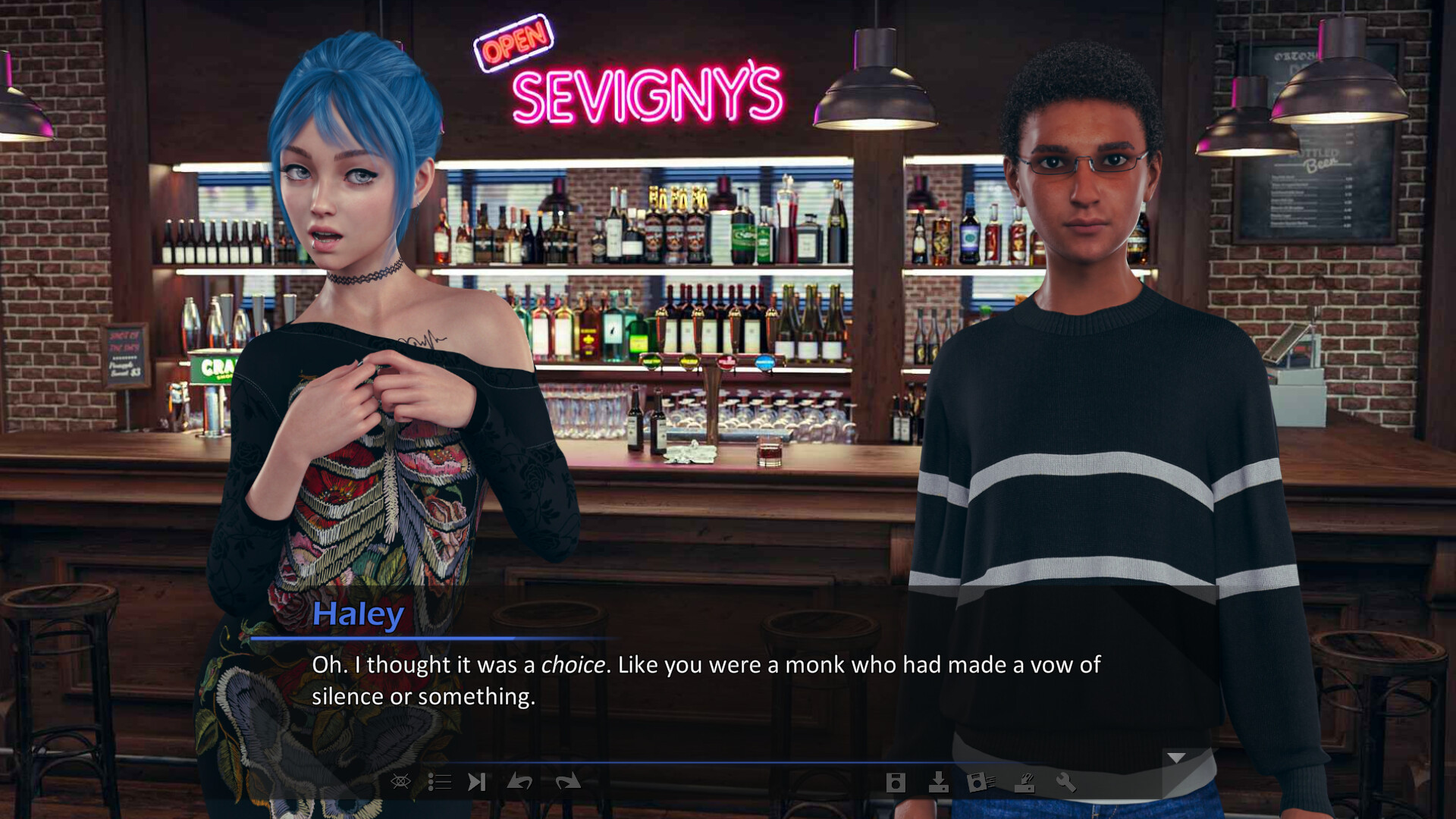Open the save game floppy disk icon
The image size is (1456, 819).
click(x=896, y=783)
